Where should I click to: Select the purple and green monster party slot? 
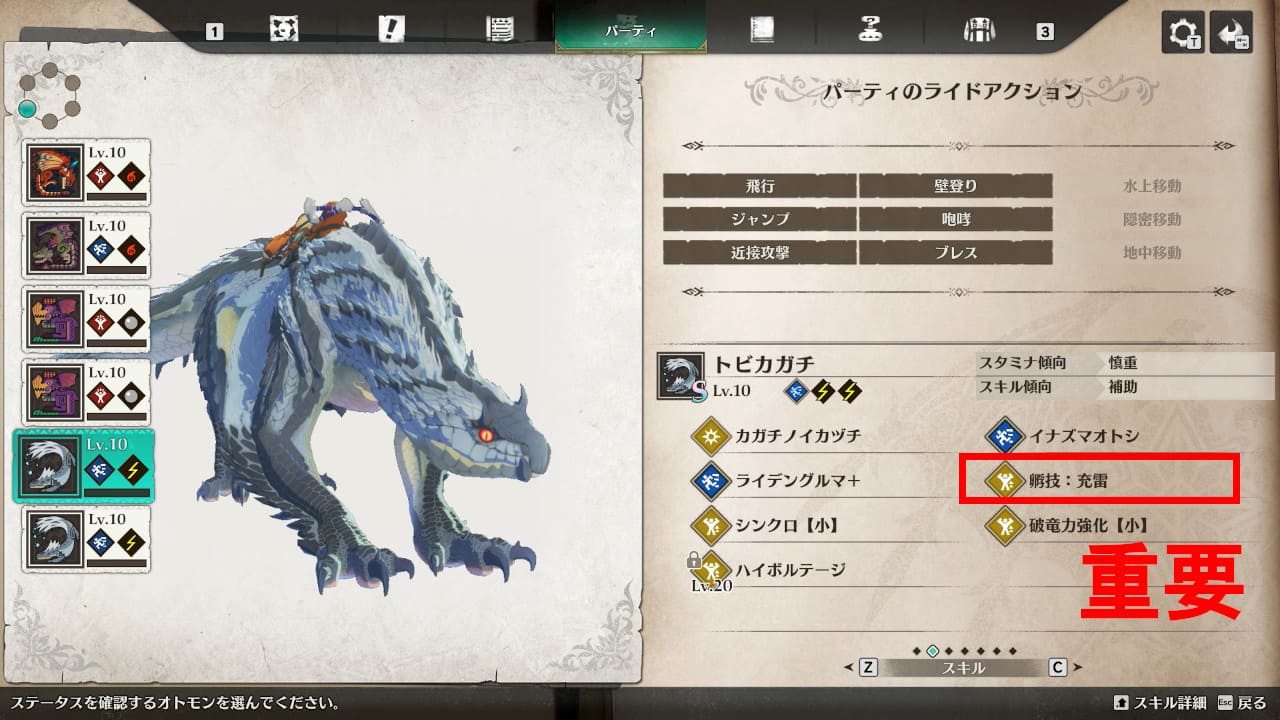(x=86, y=245)
